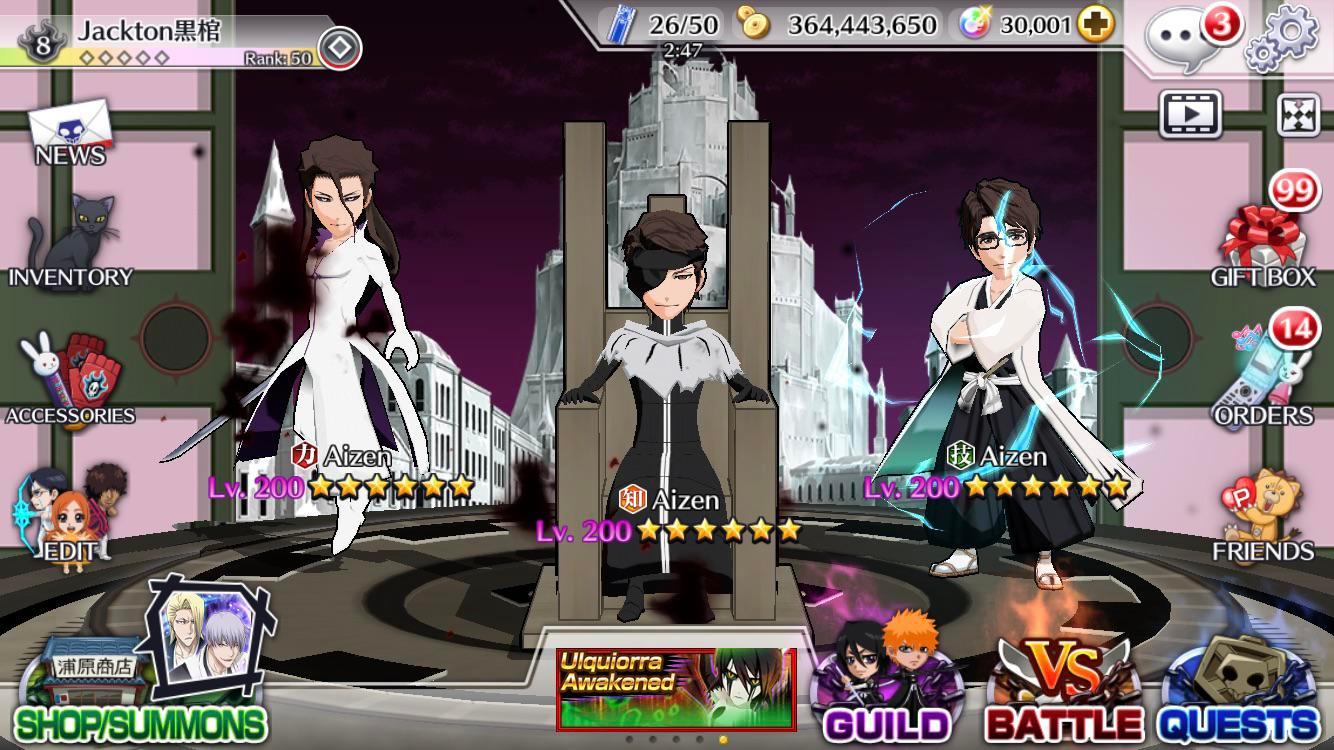This screenshot has height=750, width=1334.
Task: Open the Accessories screen
Action: pyautogui.click(x=68, y=370)
